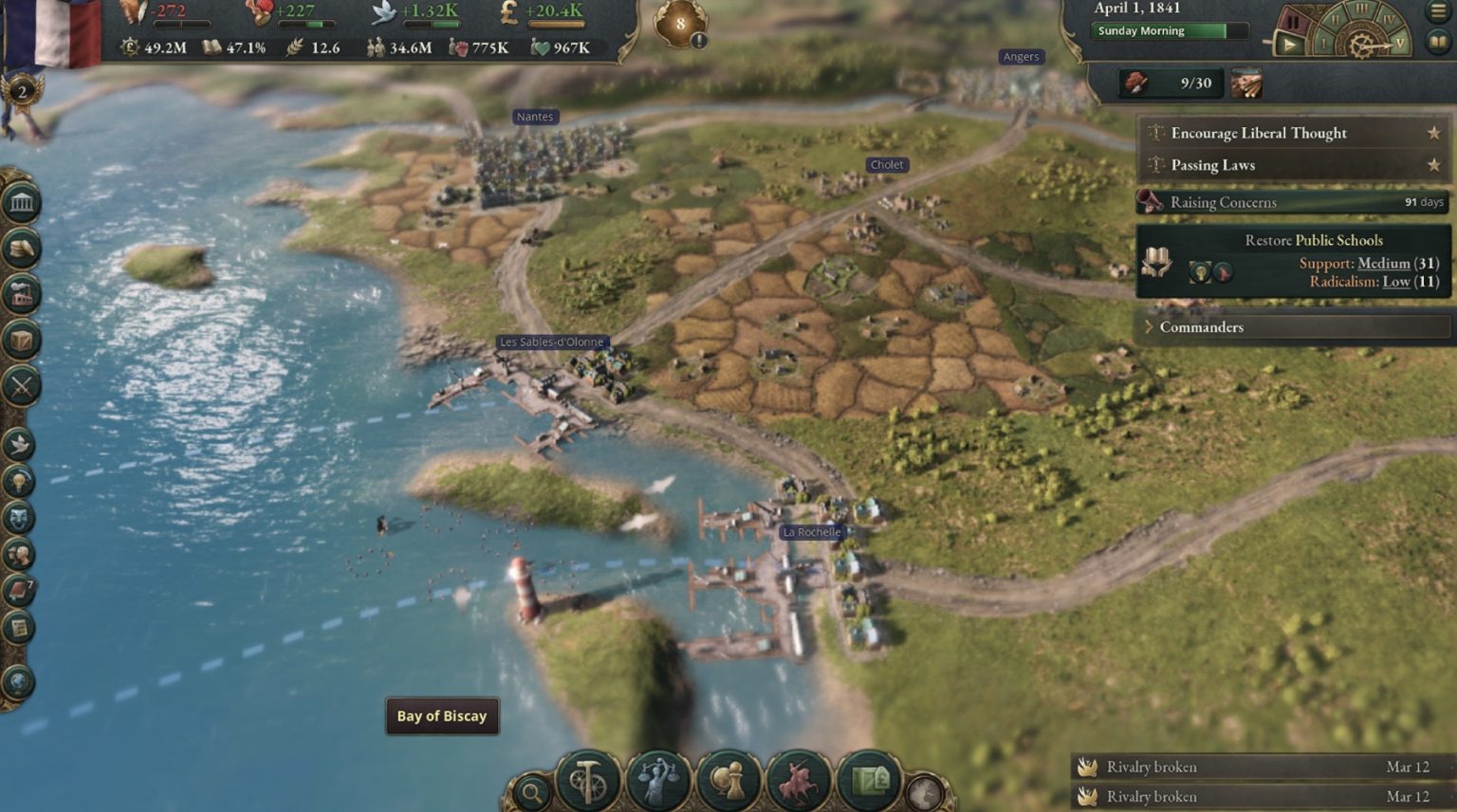Pause the game with the pause button
Screen dimensions: 1457x812
(1294, 19)
